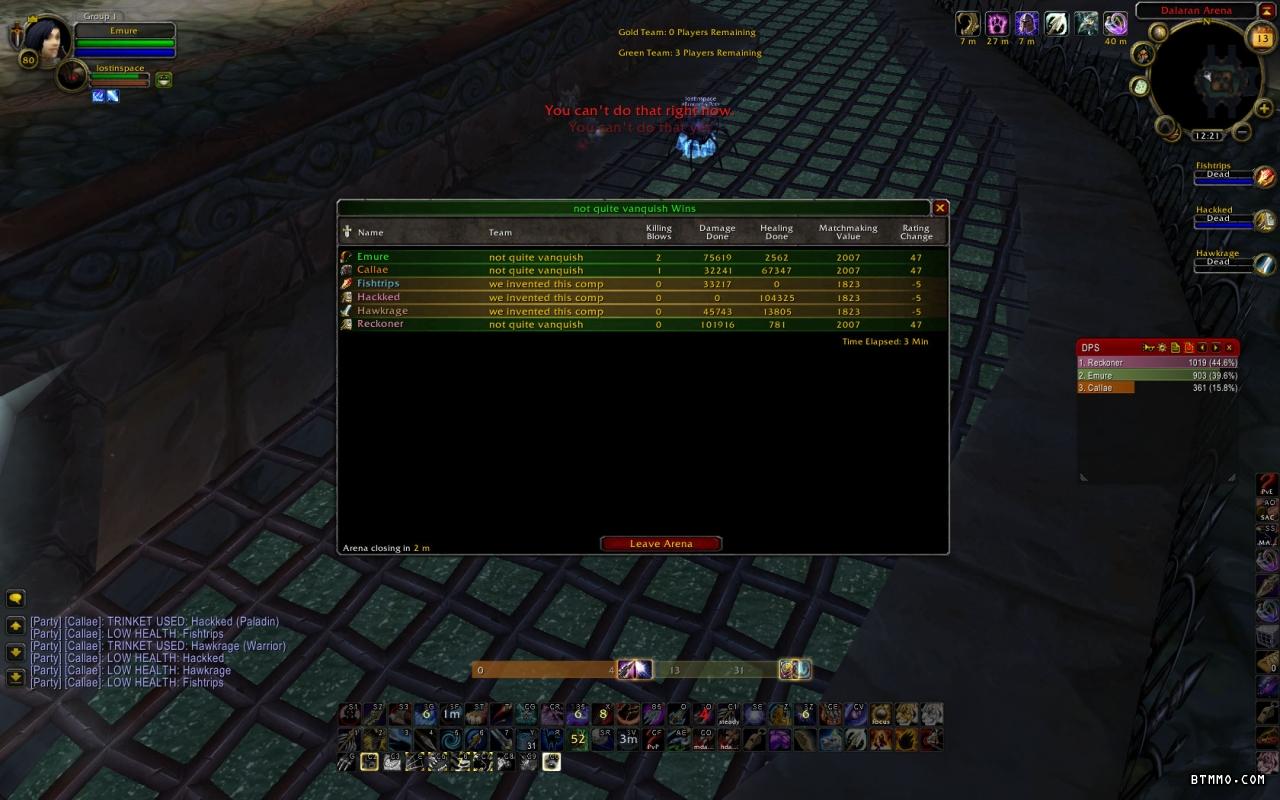The image size is (1280, 800).
Task: Leave the arena with the red button
Action: click(x=660, y=544)
